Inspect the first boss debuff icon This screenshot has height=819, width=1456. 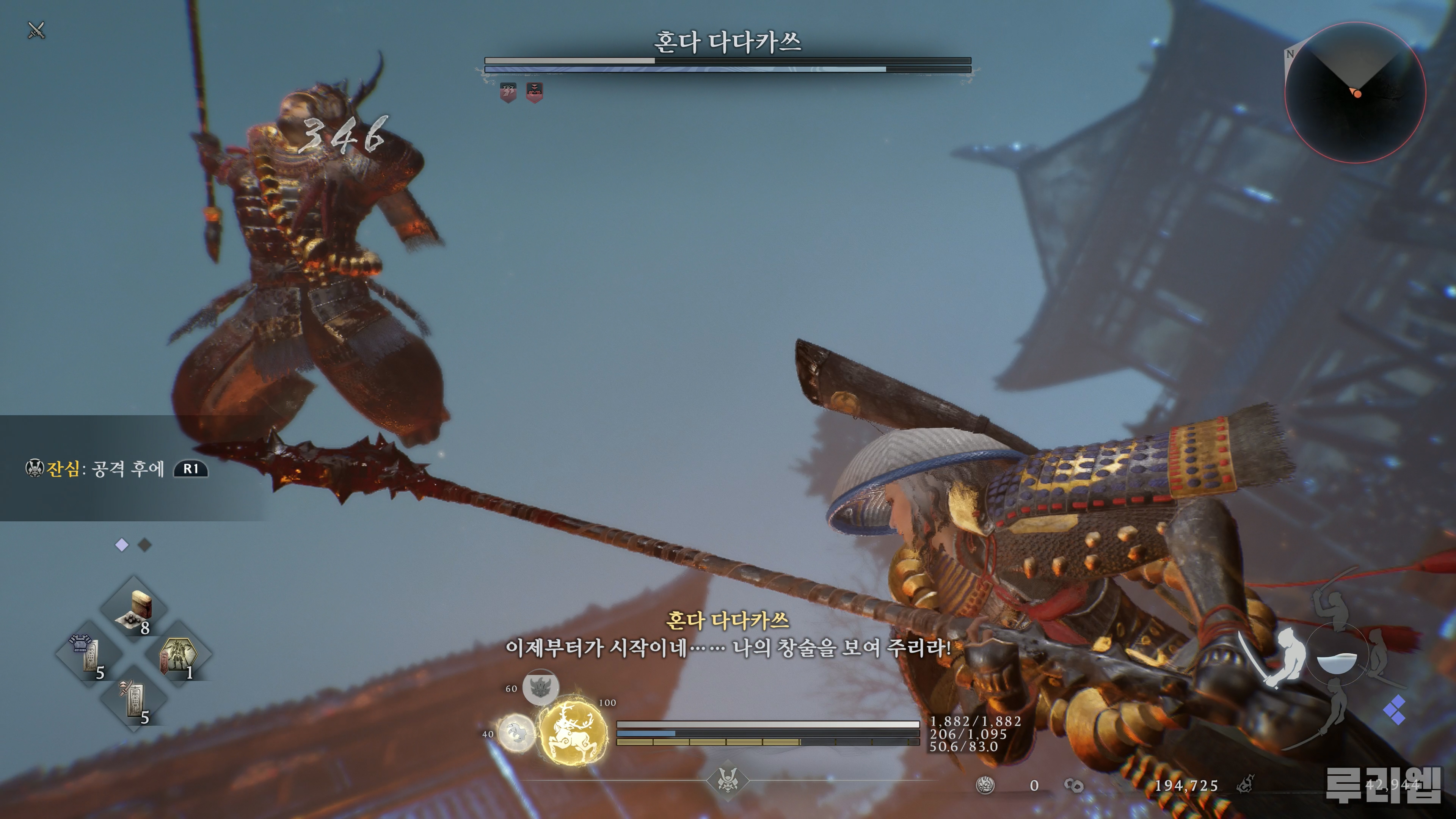tap(508, 91)
